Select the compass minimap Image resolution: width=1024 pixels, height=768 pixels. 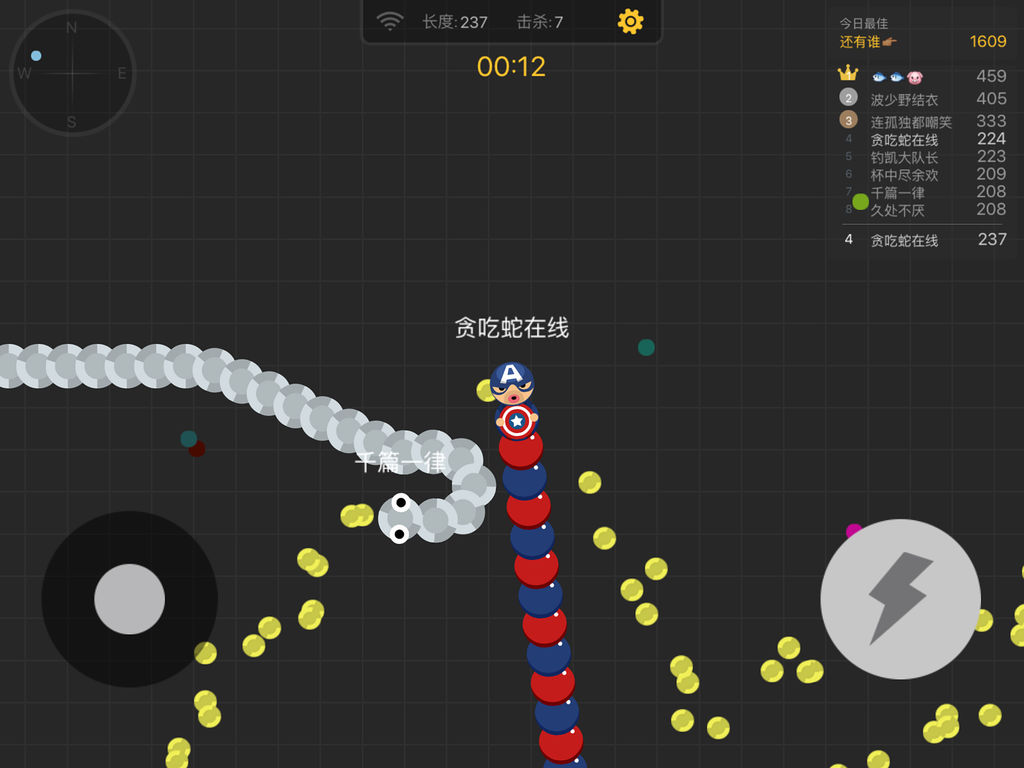click(x=72, y=73)
